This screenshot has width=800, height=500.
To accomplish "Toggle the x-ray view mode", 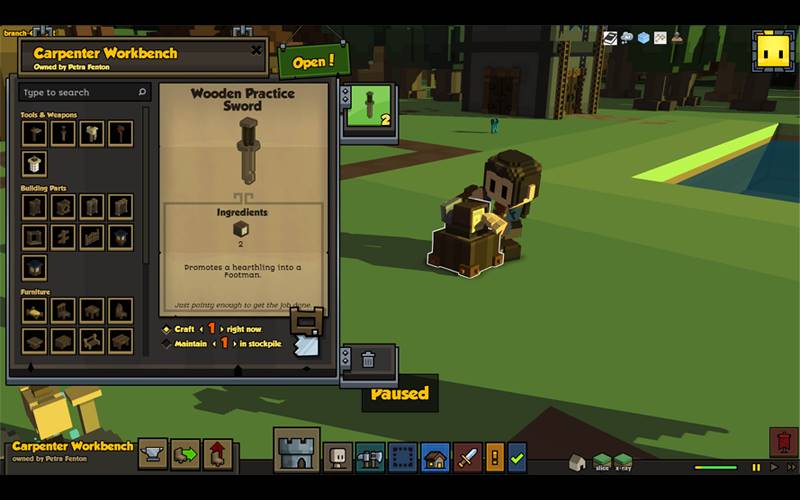I will (x=623, y=461).
